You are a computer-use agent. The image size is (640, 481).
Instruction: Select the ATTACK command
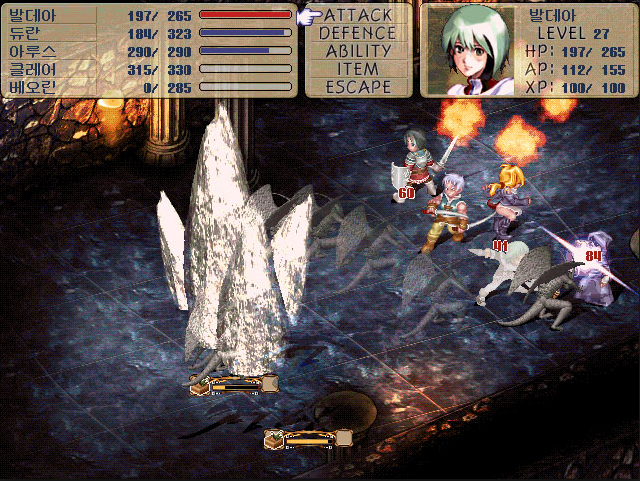point(358,15)
